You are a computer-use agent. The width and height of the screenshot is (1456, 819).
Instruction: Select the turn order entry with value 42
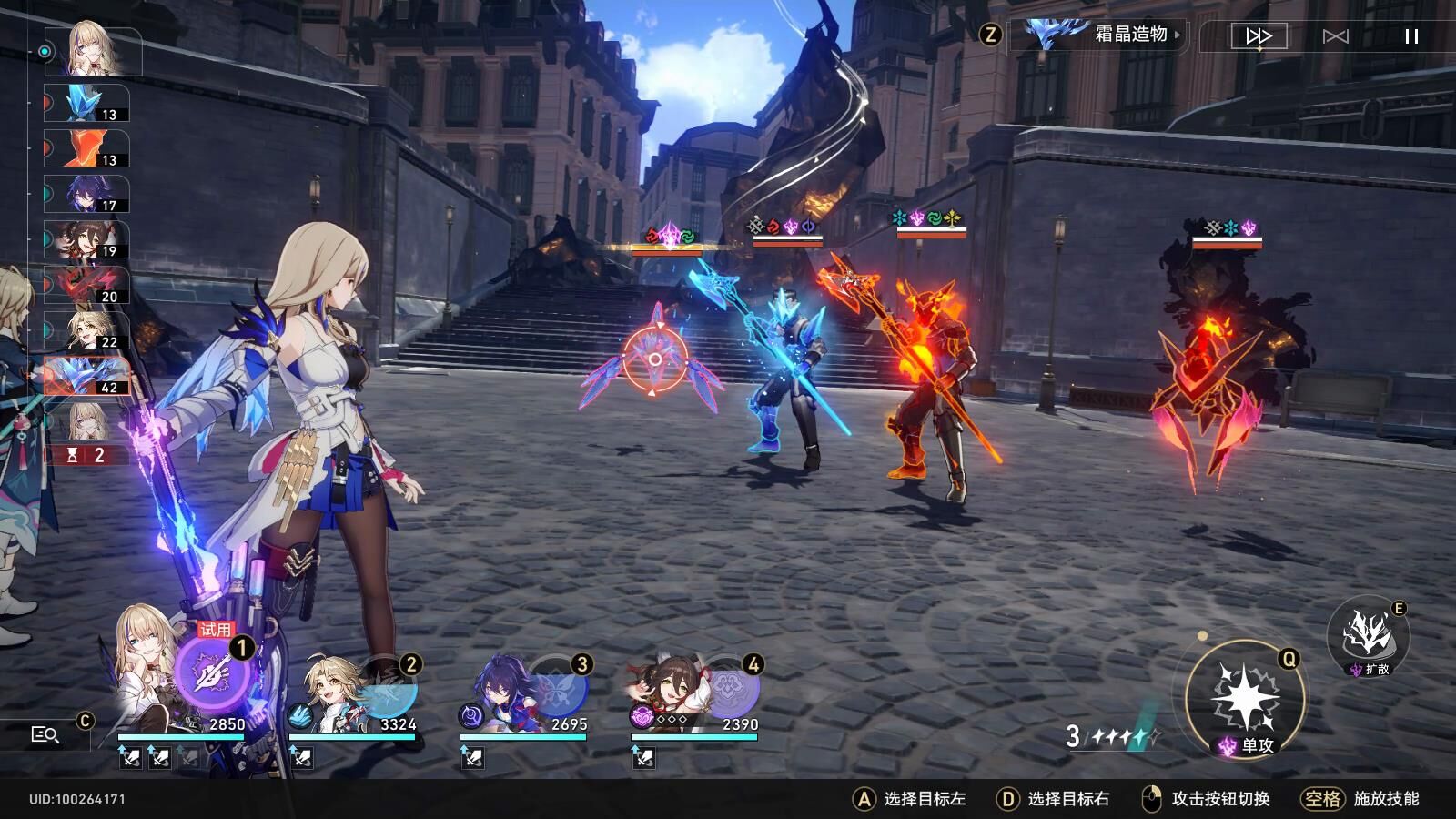[x=87, y=375]
